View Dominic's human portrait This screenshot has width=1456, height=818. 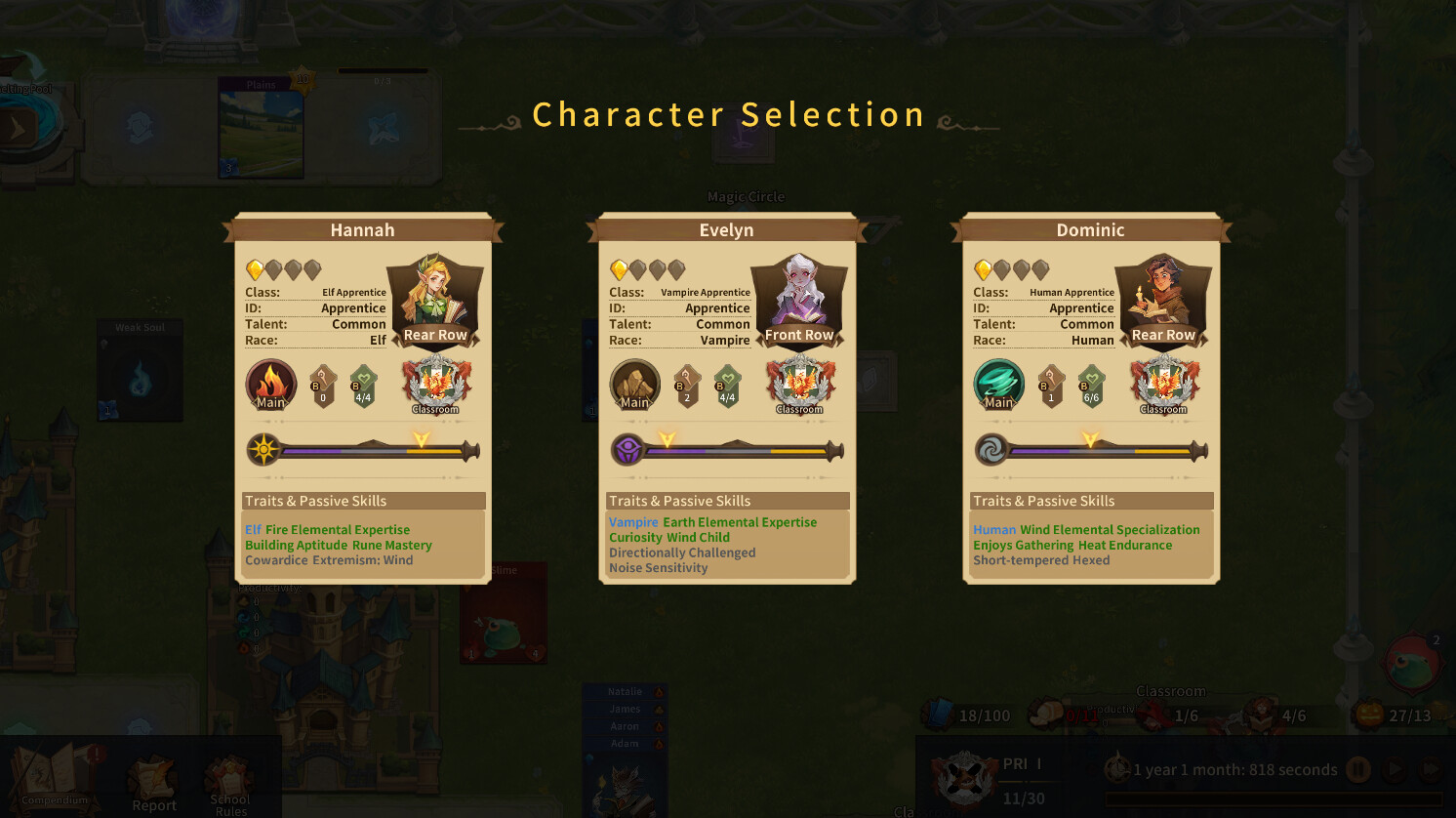click(x=1163, y=291)
